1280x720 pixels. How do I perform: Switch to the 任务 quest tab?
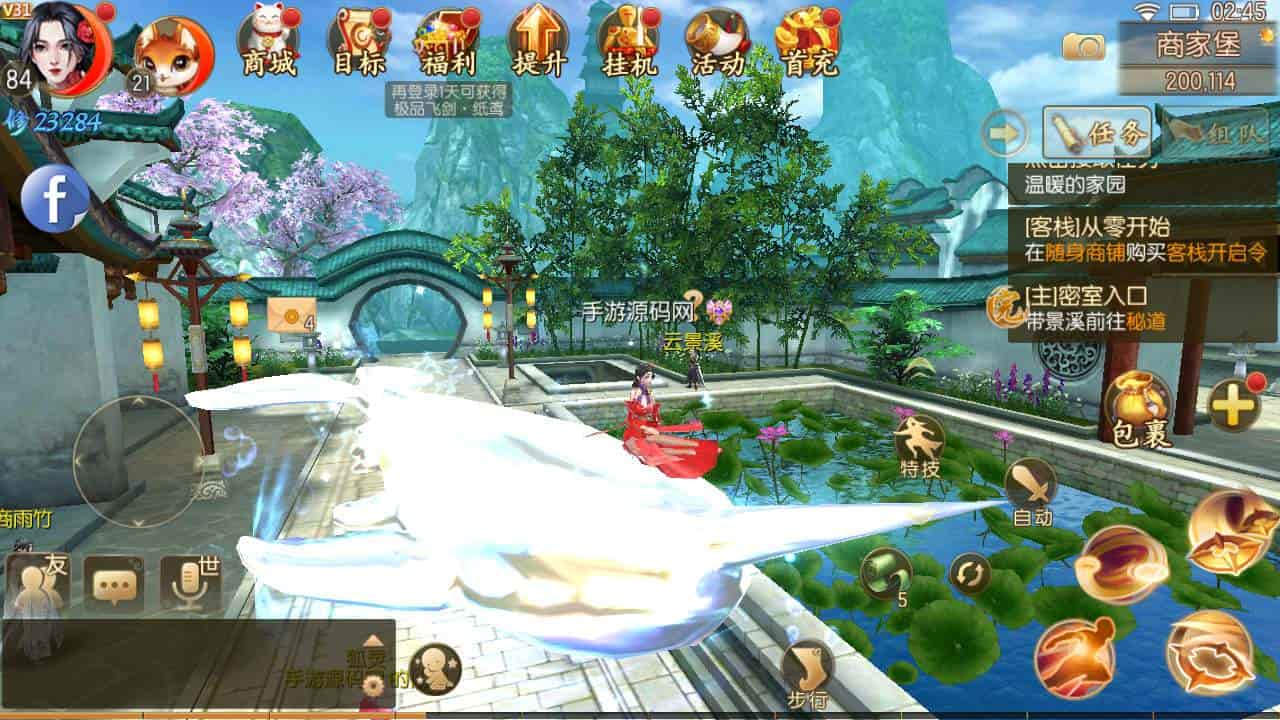coord(1097,132)
